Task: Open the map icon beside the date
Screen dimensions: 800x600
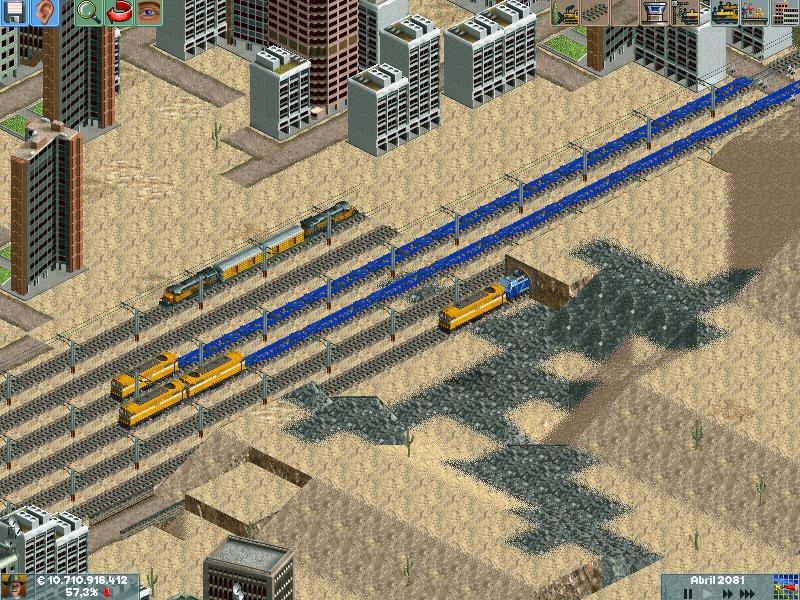Action: pyautogui.click(x=785, y=586)
